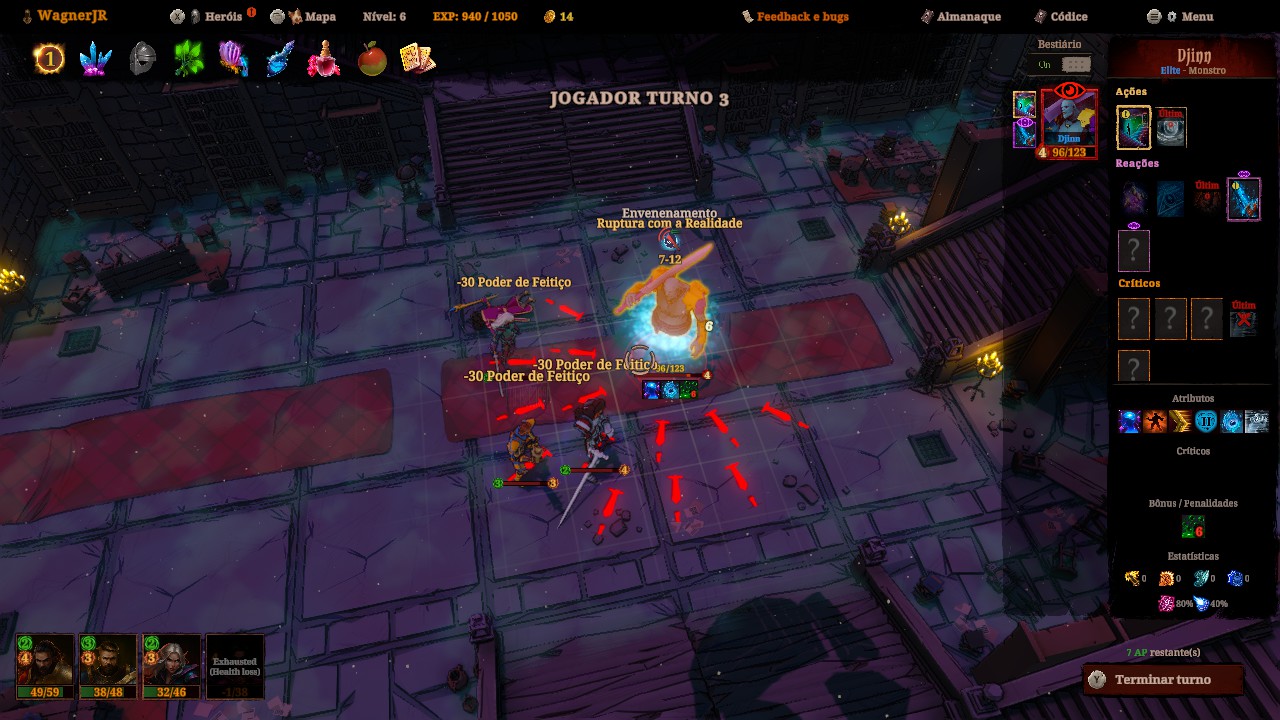Screen dimensions: 1280x720
Task: Click the Djinn's first action card under Ações
Action: pos(1133,127)
